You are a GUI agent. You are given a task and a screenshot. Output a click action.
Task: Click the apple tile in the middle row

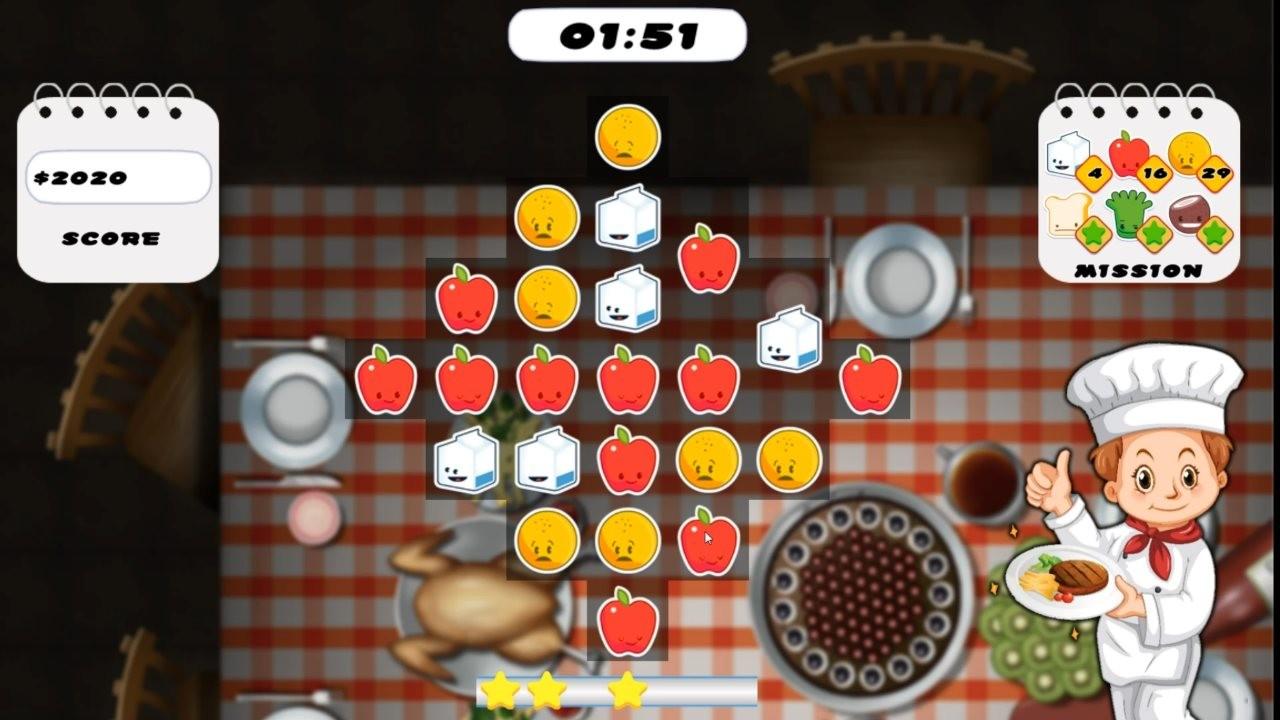[x=625, y=380]
